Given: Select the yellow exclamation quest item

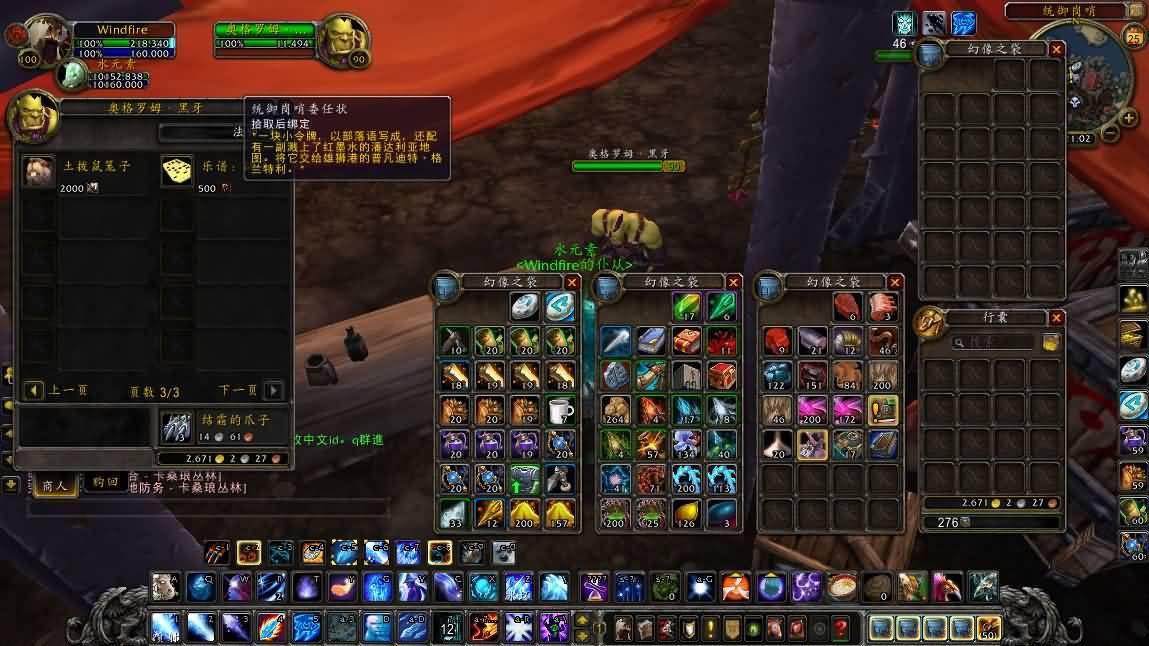Looking at the screenshot, I should pos(882,410).
